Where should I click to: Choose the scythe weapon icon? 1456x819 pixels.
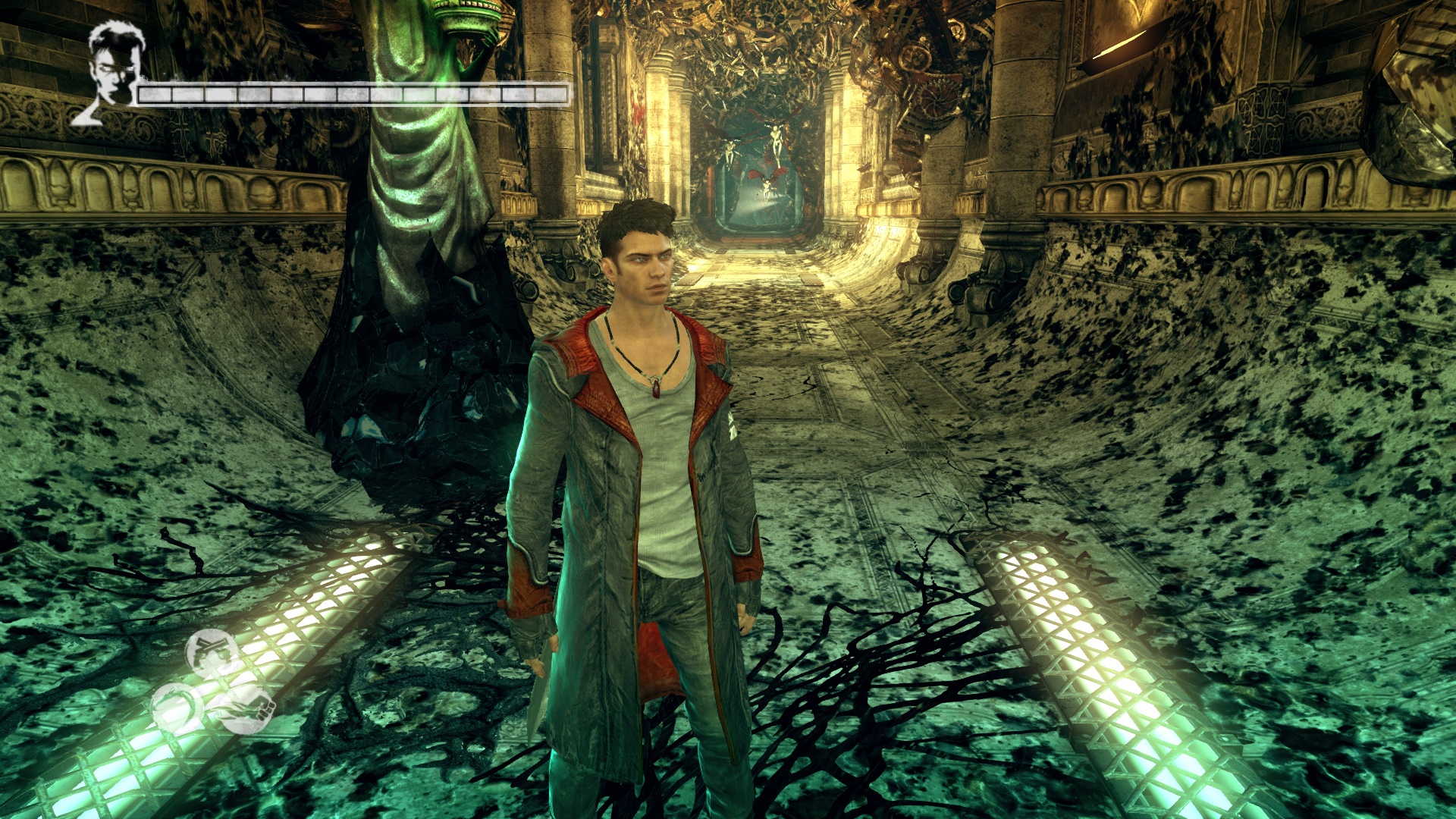pyautogui.click(x=177, y=708)
